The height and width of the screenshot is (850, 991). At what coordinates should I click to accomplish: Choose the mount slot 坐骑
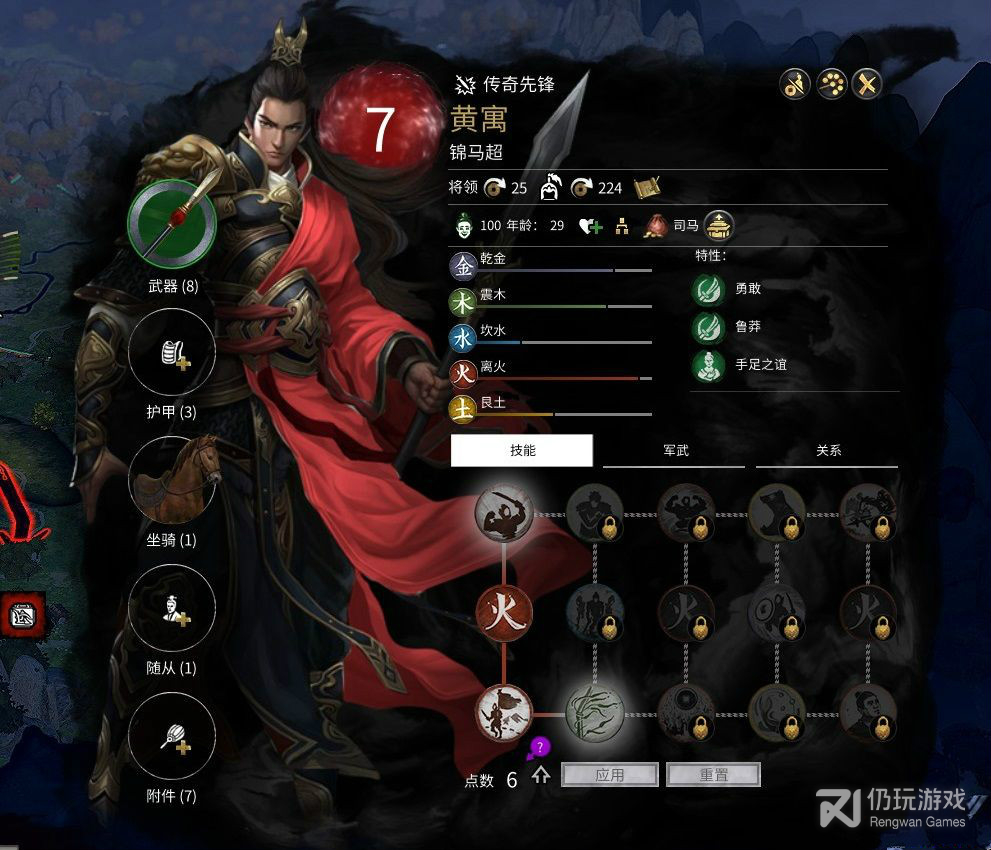click(x=172, y=480)
